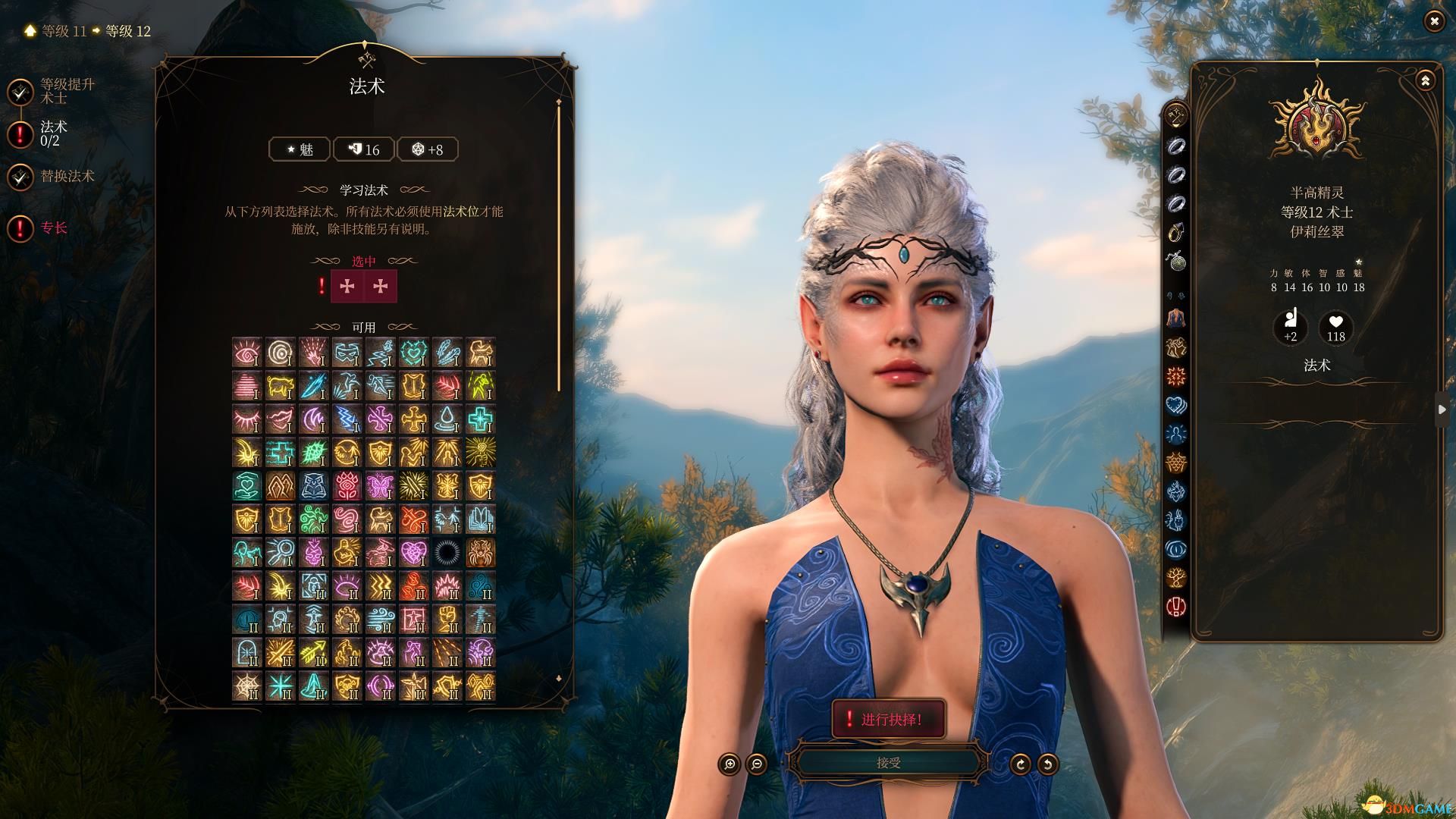Screen dimensions: 1456x819
Task: Click the 接受 accept button
Action: click(888, 763)
